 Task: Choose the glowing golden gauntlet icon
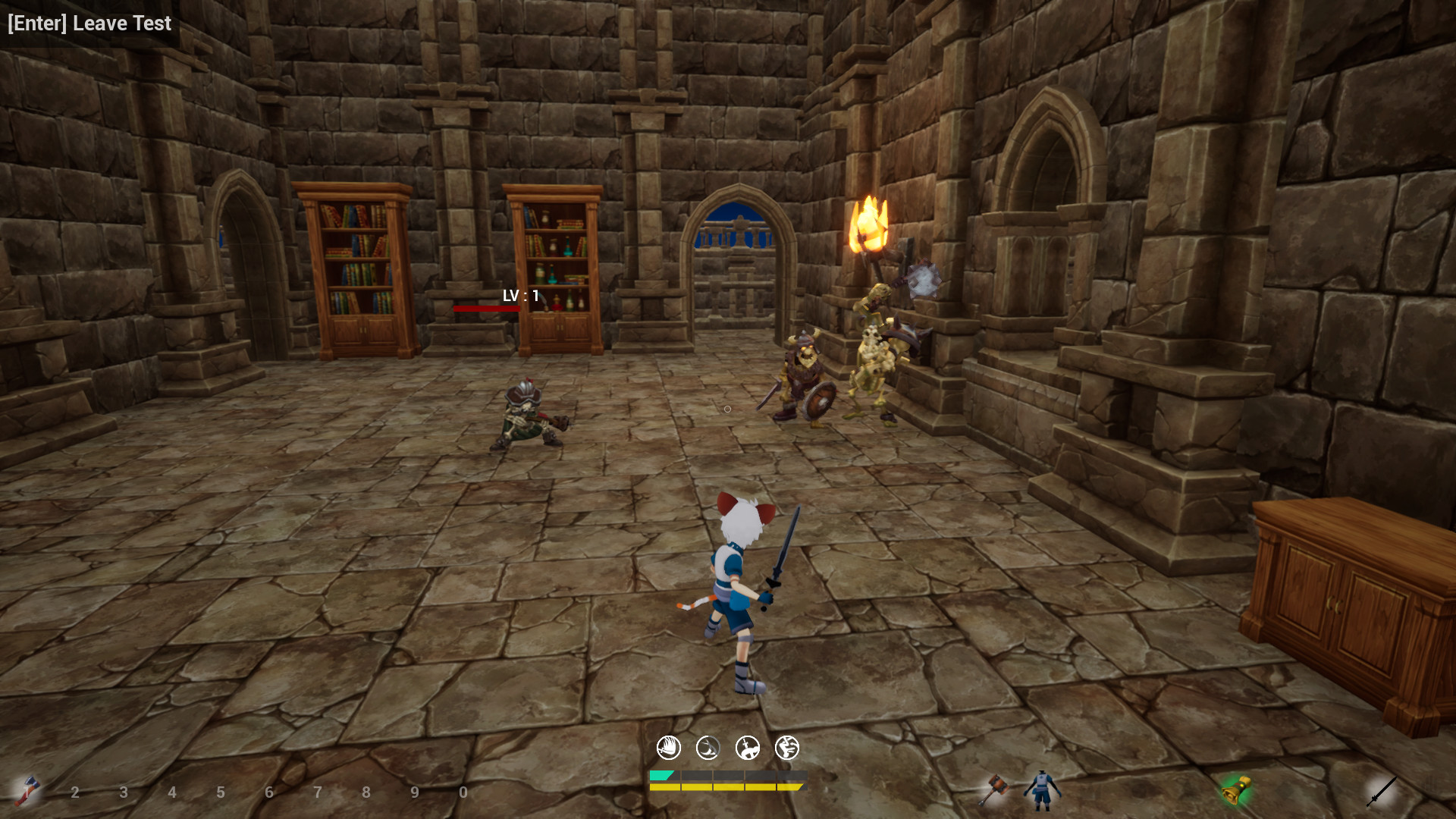coord(1236,790)
